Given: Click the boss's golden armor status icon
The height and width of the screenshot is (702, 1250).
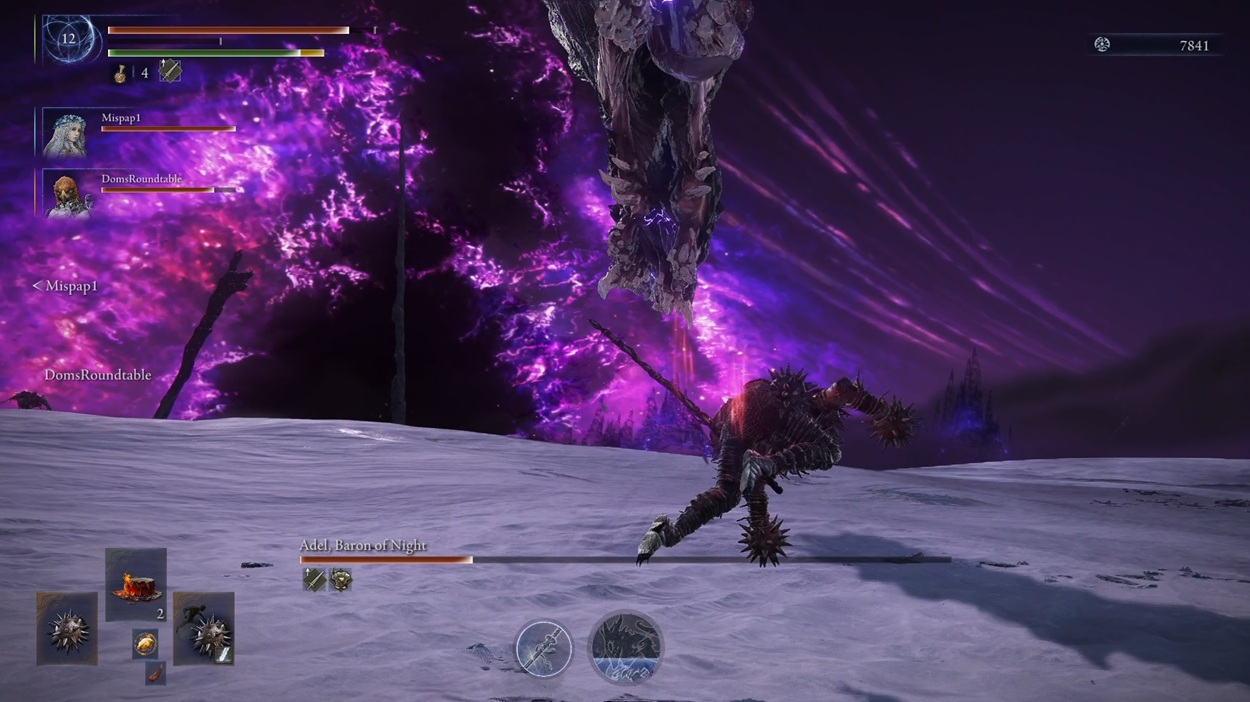Looking at the screenshot, I should coord(341,579).
